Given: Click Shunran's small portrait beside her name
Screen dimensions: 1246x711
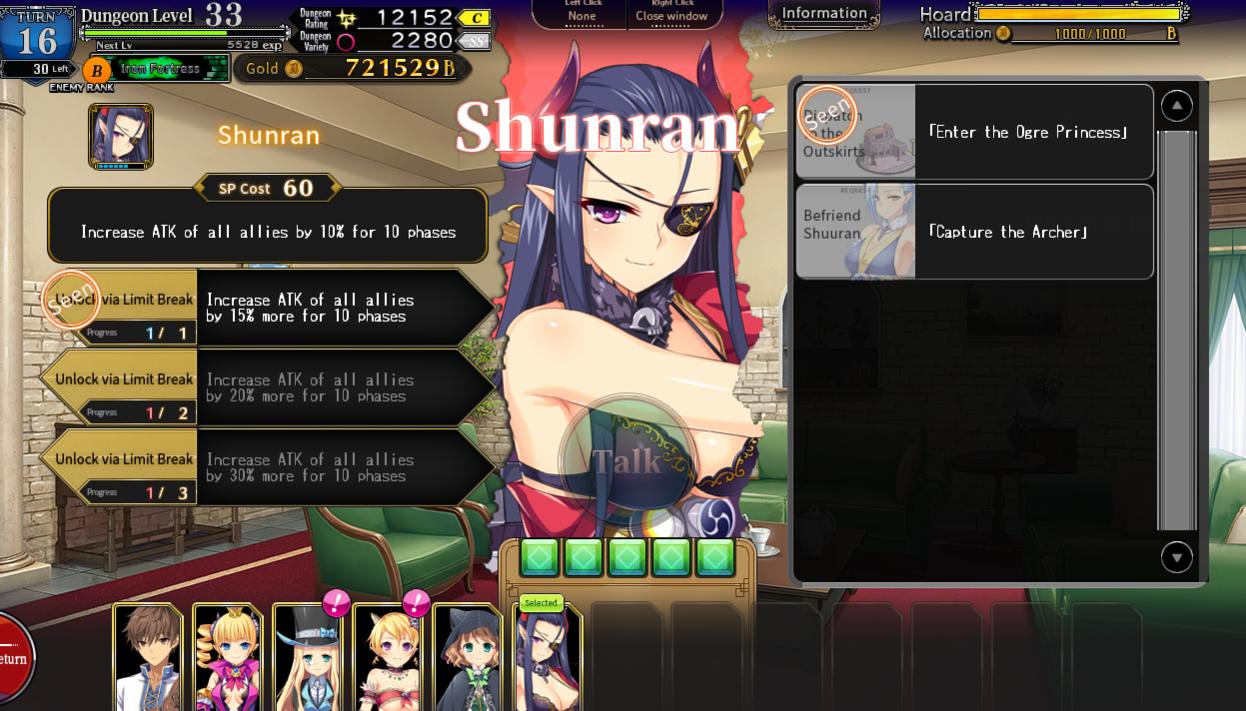Looking at the screenshot, I should click(121, 136).
